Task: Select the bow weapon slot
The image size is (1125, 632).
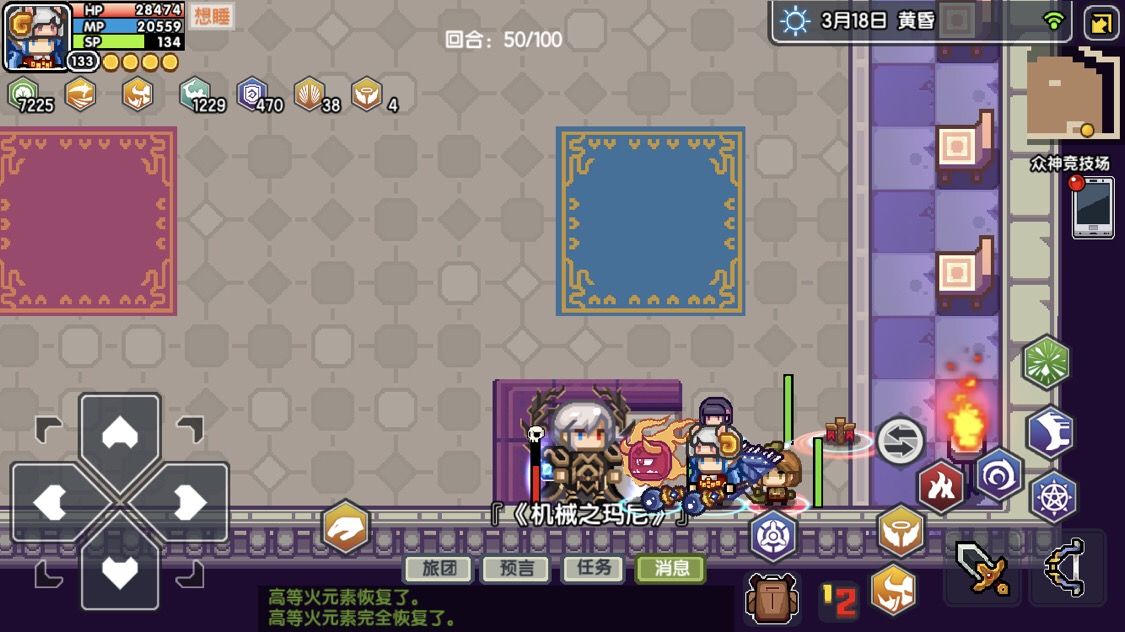Action: 1067,570
